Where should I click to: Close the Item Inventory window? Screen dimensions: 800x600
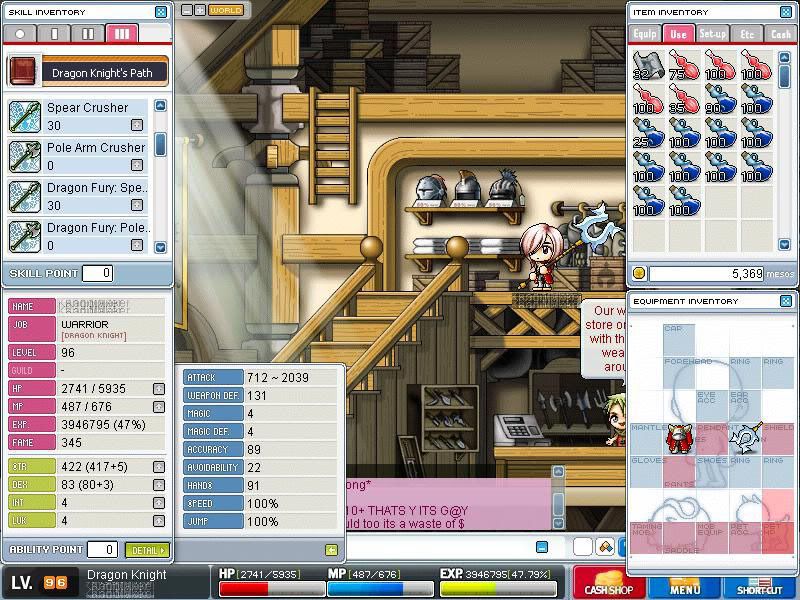pyautogui.click(x=785, y=12)
